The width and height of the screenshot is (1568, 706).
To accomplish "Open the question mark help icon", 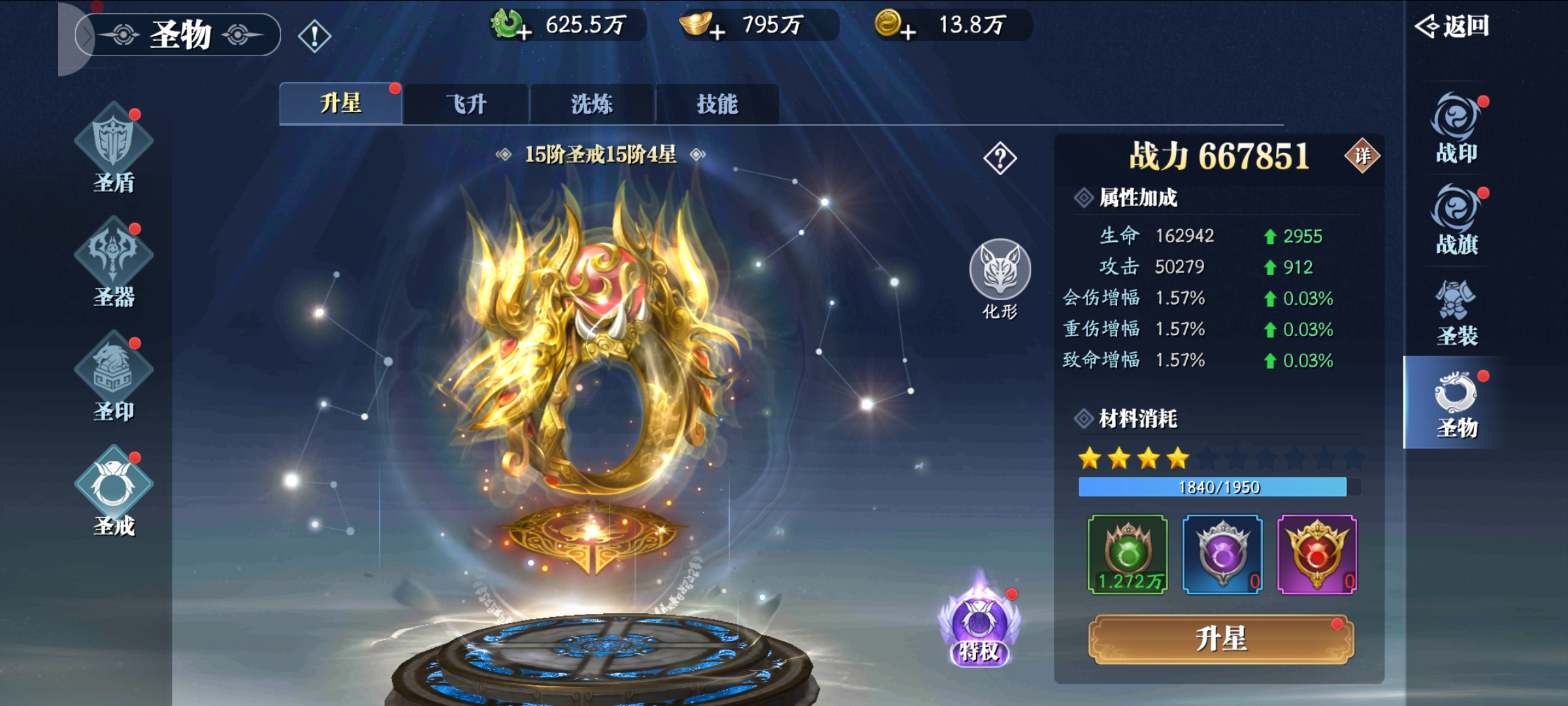I will tap(1000, 158).
